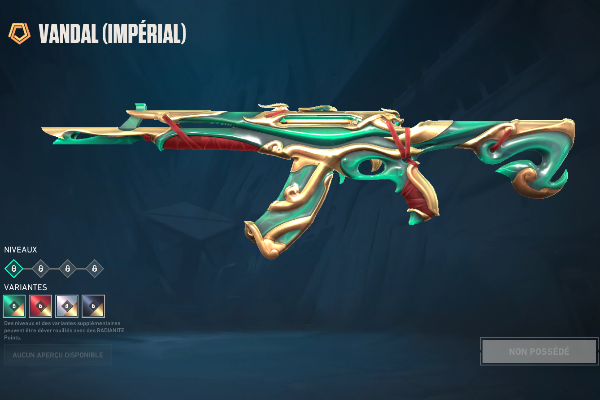
Task: Select the highlighted teal level diamond
Action: click(x=14, y=268)
